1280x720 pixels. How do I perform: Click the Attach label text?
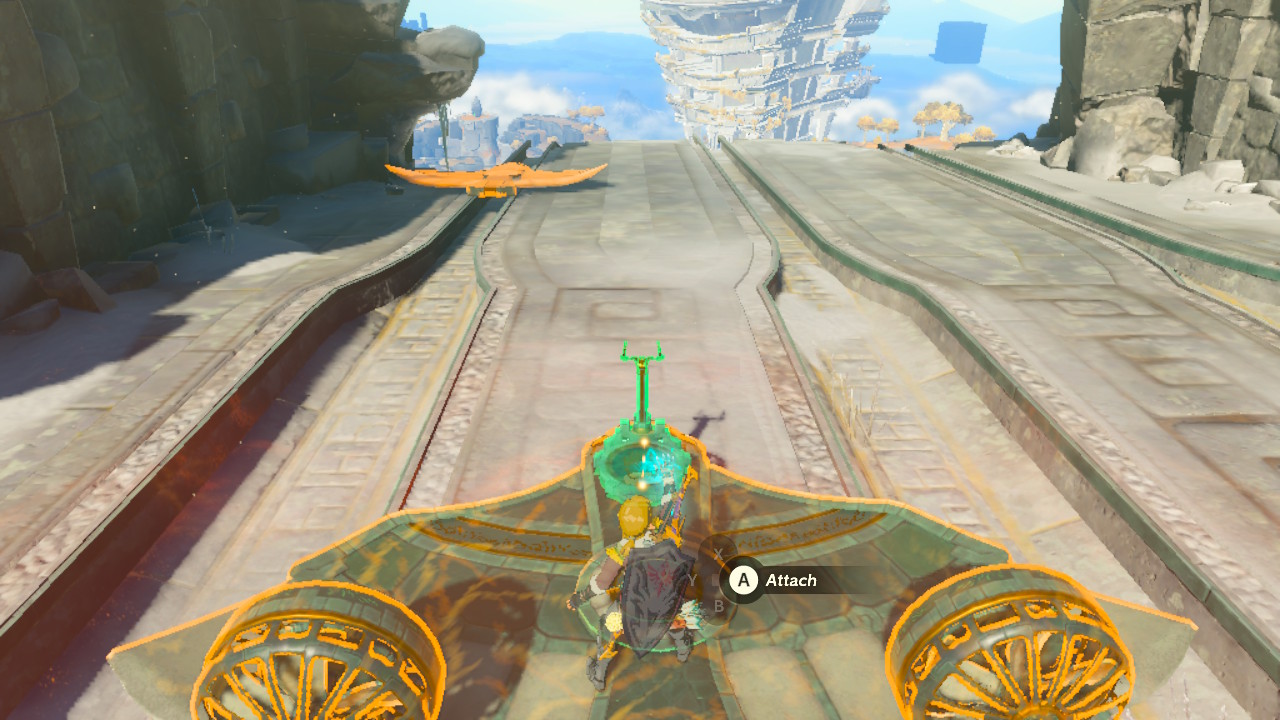point(790,580)
